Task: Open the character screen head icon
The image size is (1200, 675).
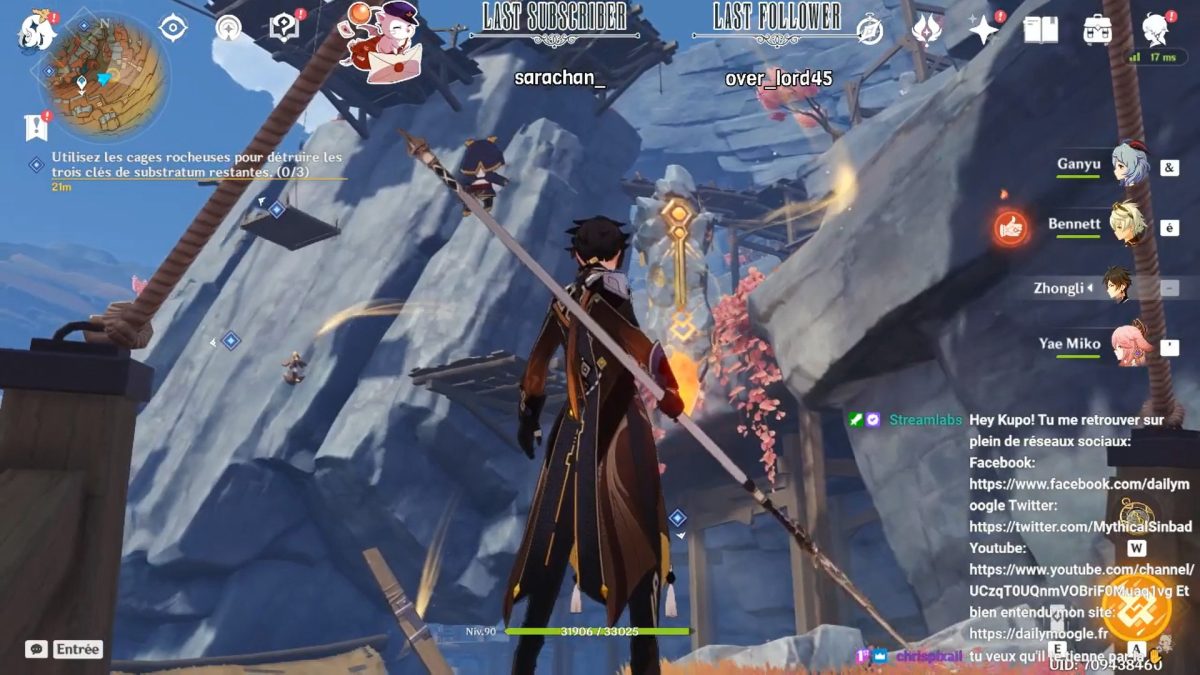Action: [x=1155, y=30]
